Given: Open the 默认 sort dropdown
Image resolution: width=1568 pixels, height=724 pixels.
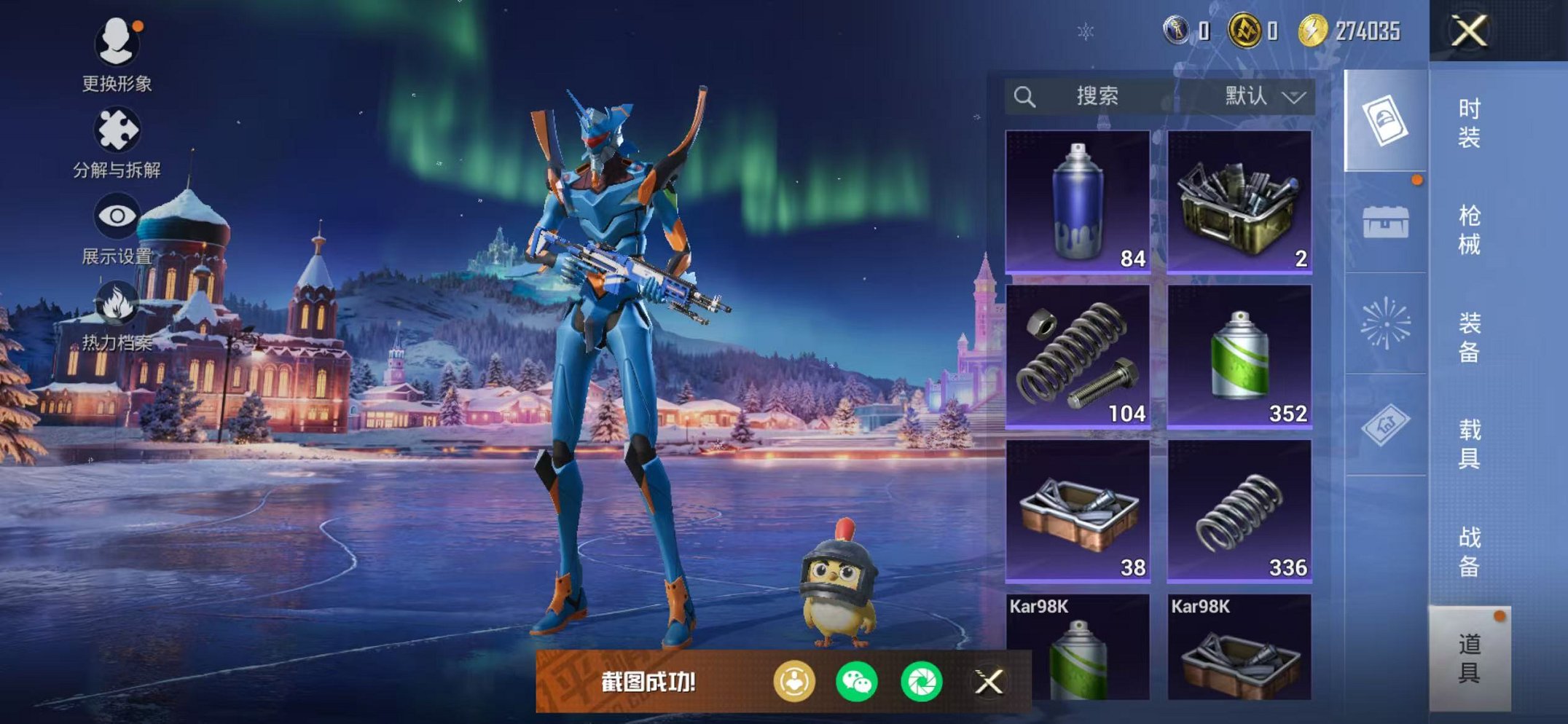Looking at the screenshot, I should (1265, 96).
